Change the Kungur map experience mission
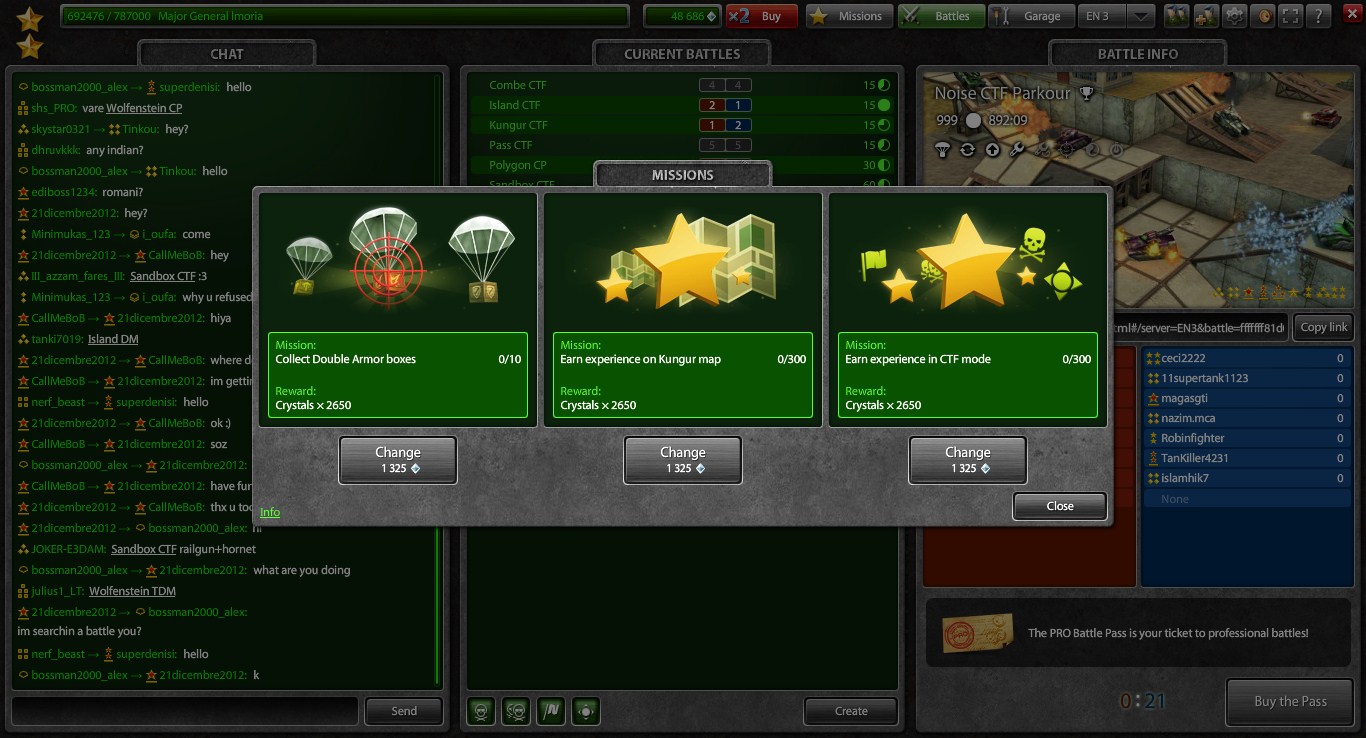 [x=683, y=460]
